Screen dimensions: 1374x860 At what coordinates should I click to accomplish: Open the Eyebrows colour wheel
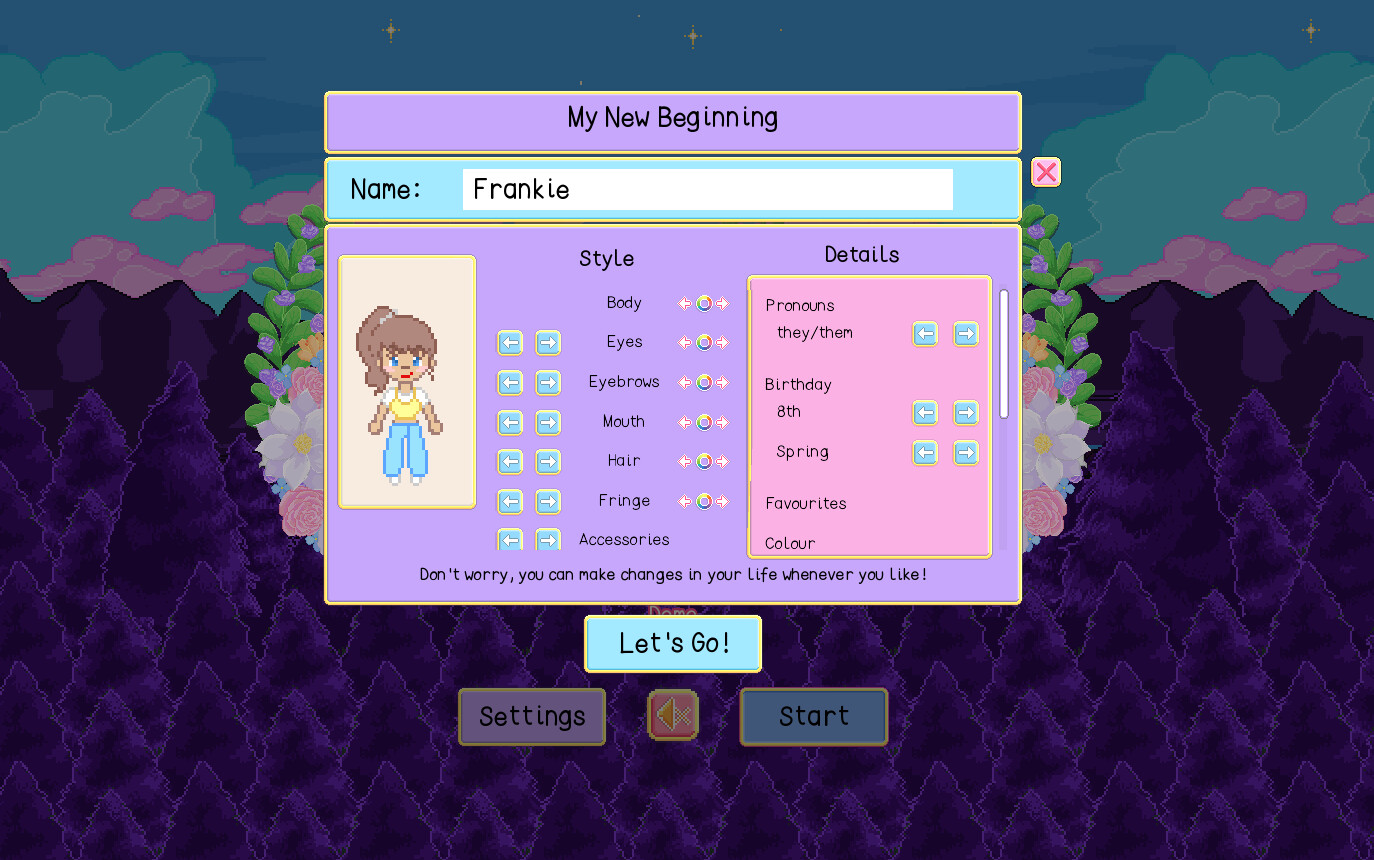(703, 382)
